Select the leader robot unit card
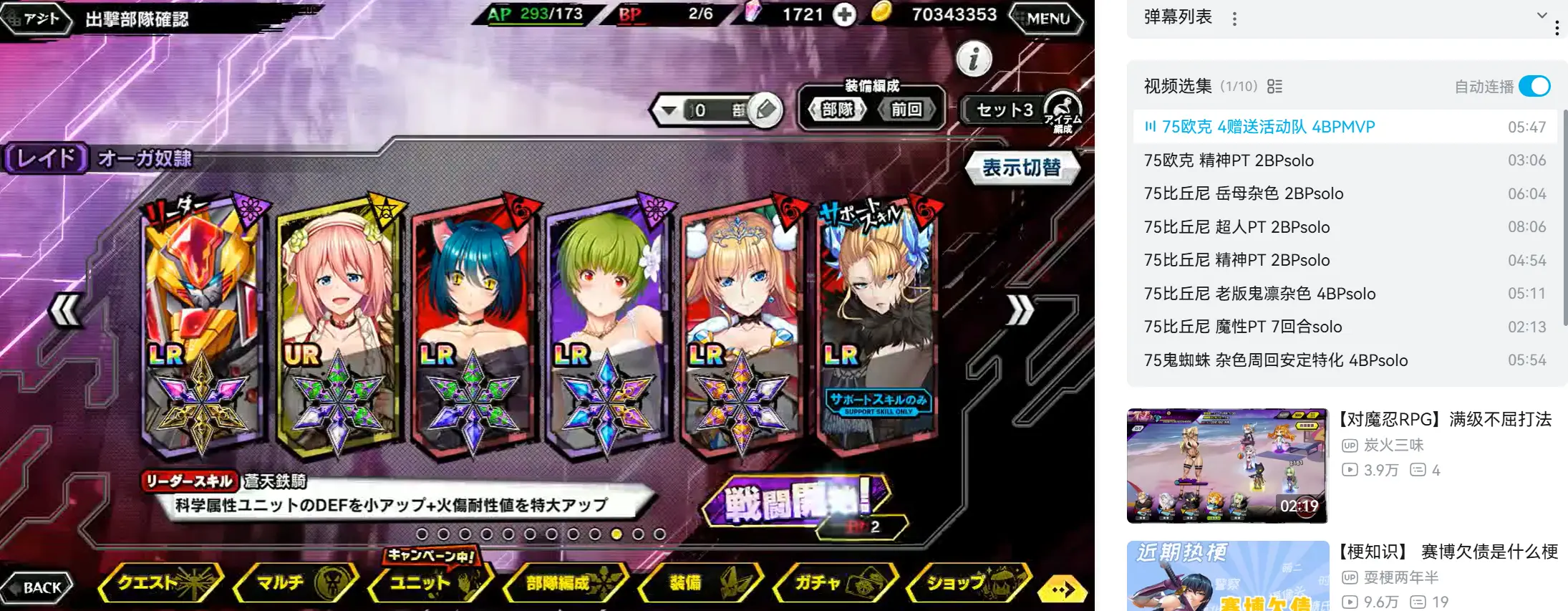This screenshot has height=611, width=1568. pyautogui.click(x=203, y=322)
